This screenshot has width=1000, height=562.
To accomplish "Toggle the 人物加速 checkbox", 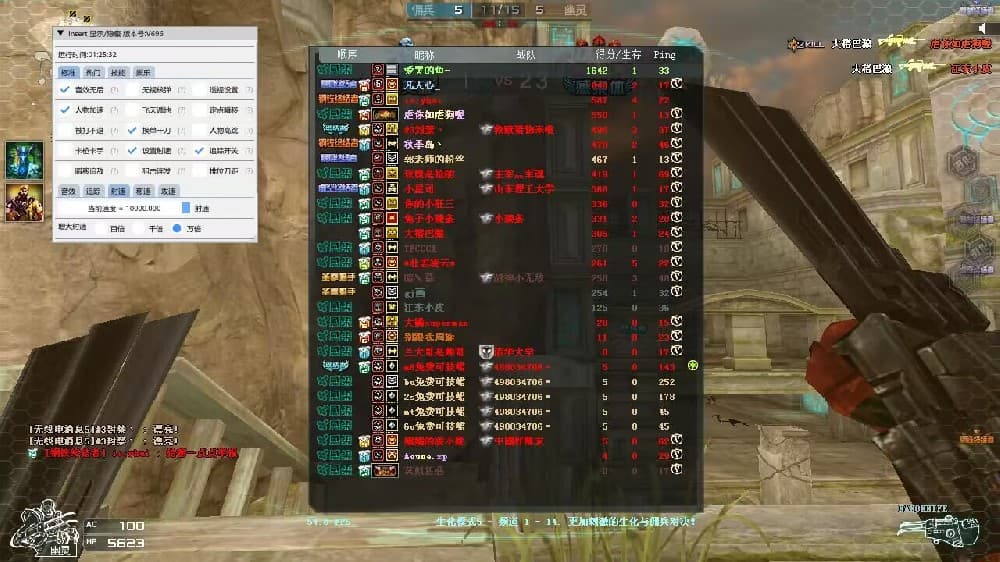I will pyautogui.click(x=65, y=110).
